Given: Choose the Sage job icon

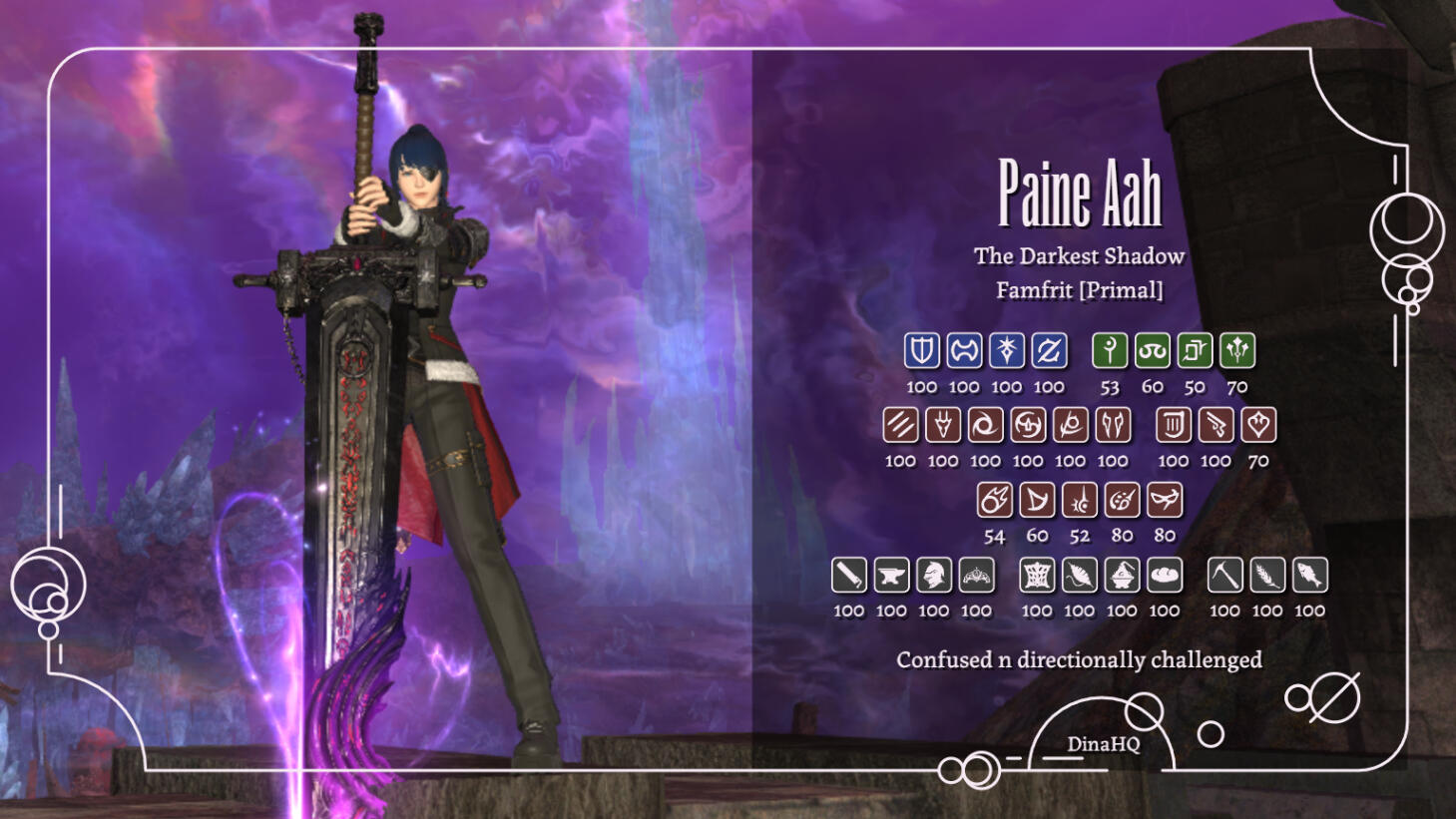Looking at the screenshot, I should click(1237, 350).
